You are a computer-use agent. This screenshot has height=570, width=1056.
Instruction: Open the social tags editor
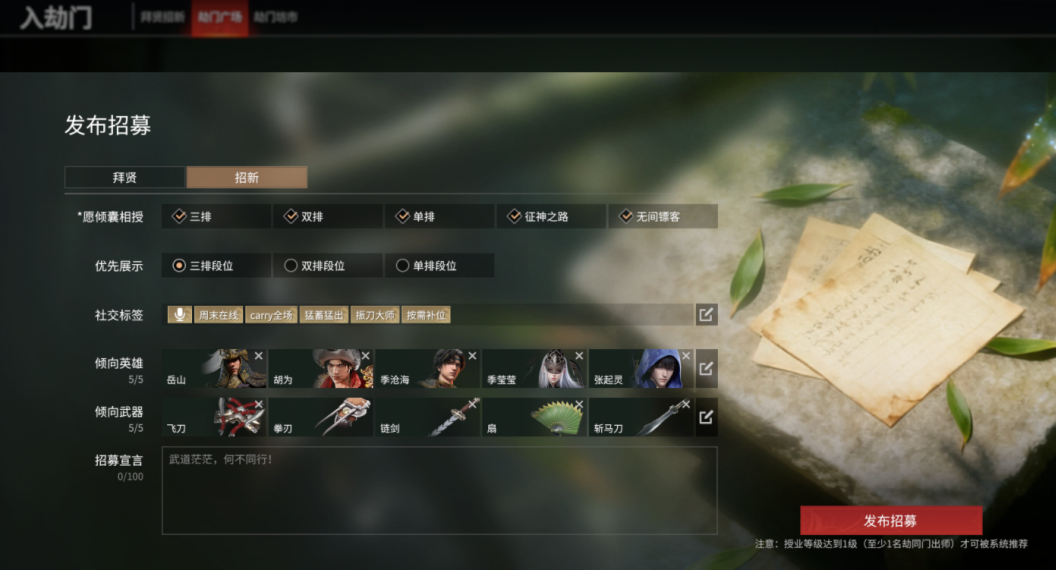tap(706, 315)
